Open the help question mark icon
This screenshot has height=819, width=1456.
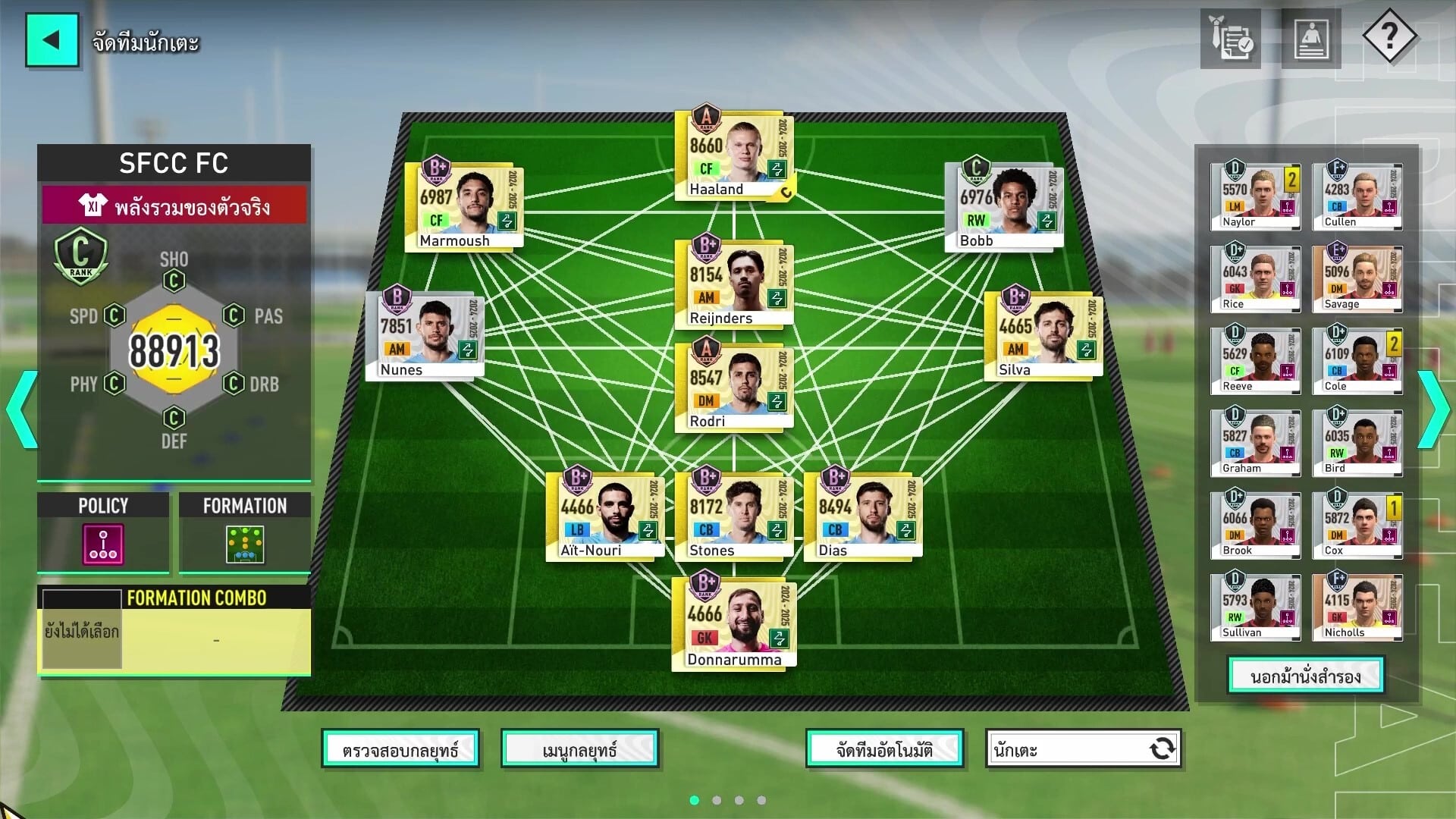pyautogui.click(x=1389, y=36)
